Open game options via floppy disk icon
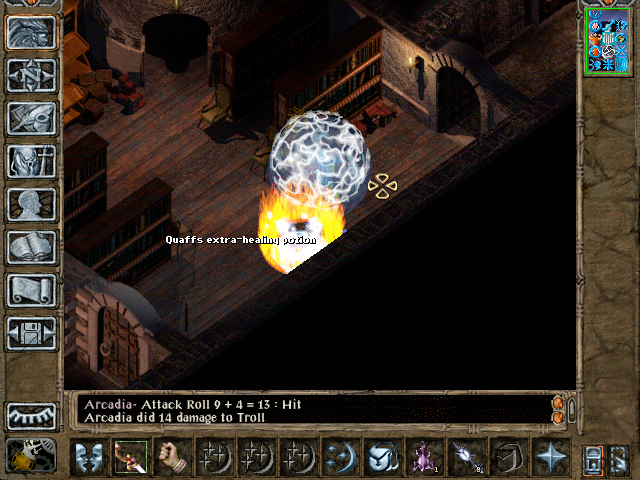Image resolution: width=640 pixels, height=480 pixels. (31, 333)
